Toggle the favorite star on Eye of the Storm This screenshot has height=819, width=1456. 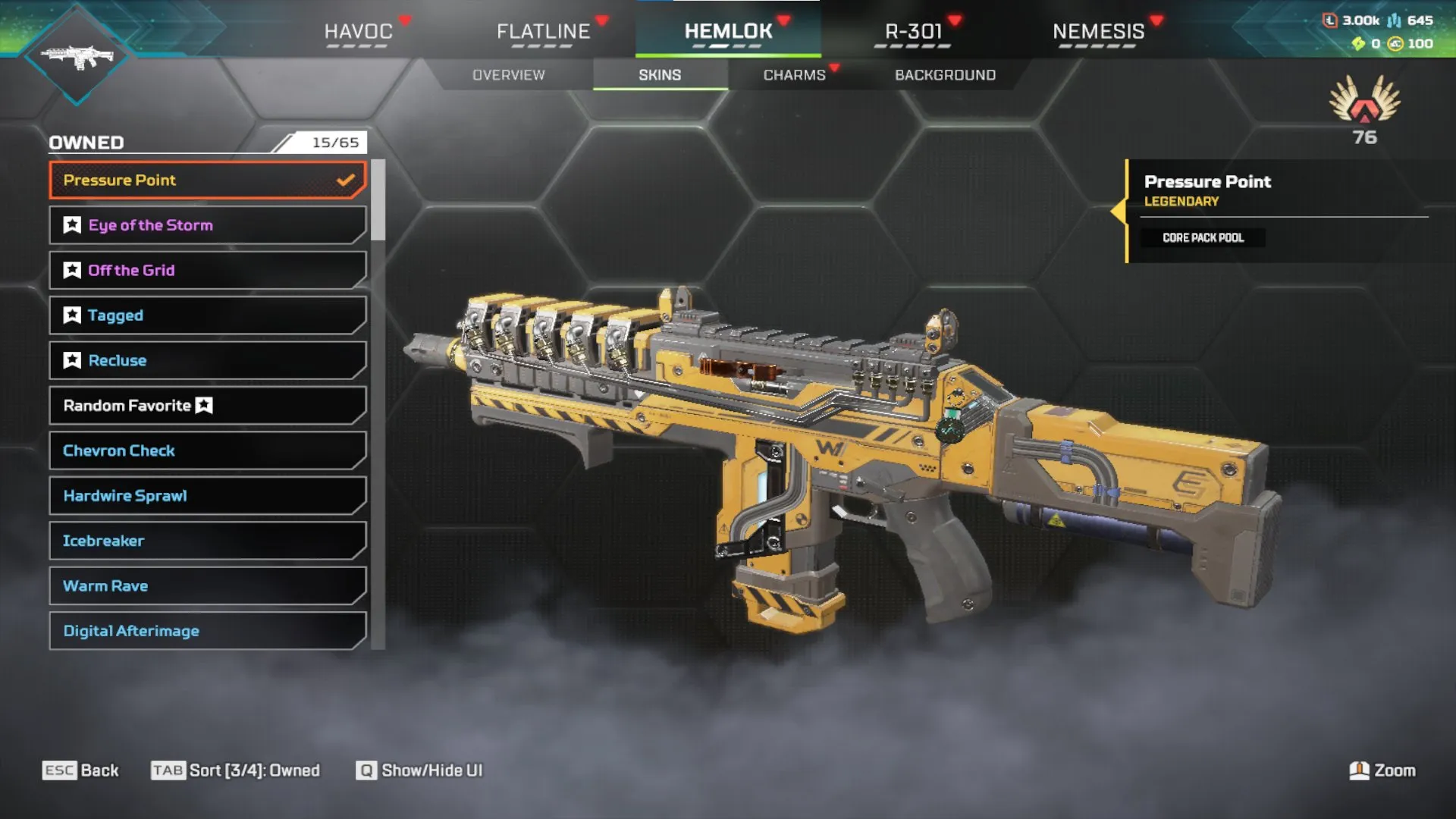(x=71, y=224)
